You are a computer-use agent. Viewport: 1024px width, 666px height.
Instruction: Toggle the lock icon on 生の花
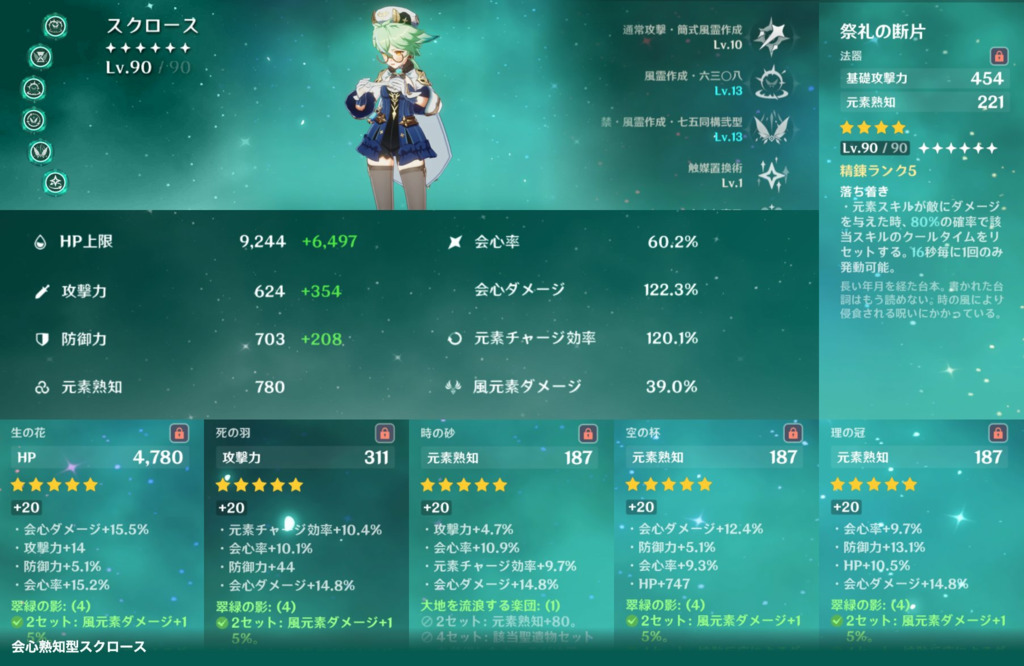(x=179, y=433)
